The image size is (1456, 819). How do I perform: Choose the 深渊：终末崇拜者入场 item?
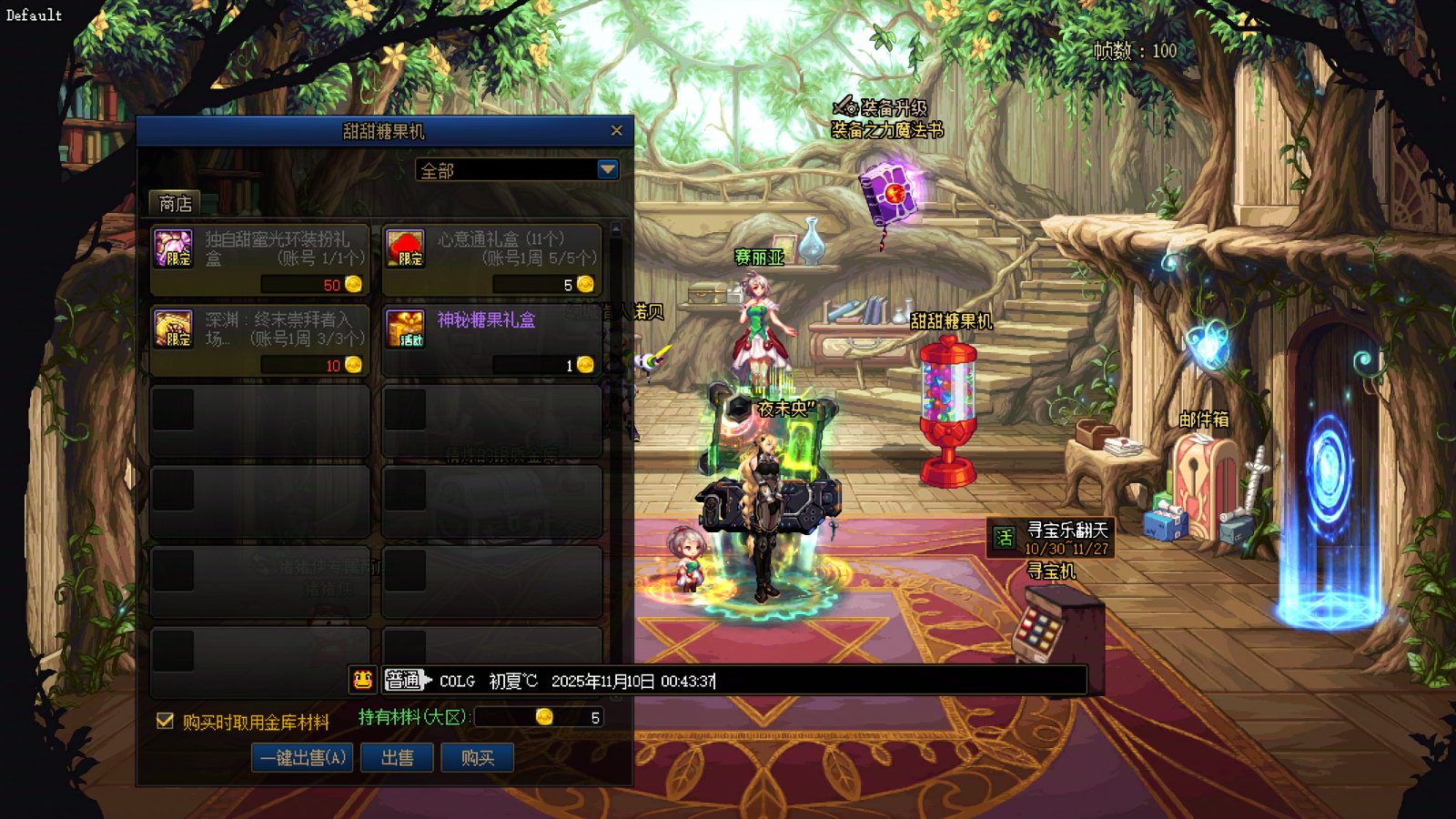pyautogui.click(x=259, y=340)
